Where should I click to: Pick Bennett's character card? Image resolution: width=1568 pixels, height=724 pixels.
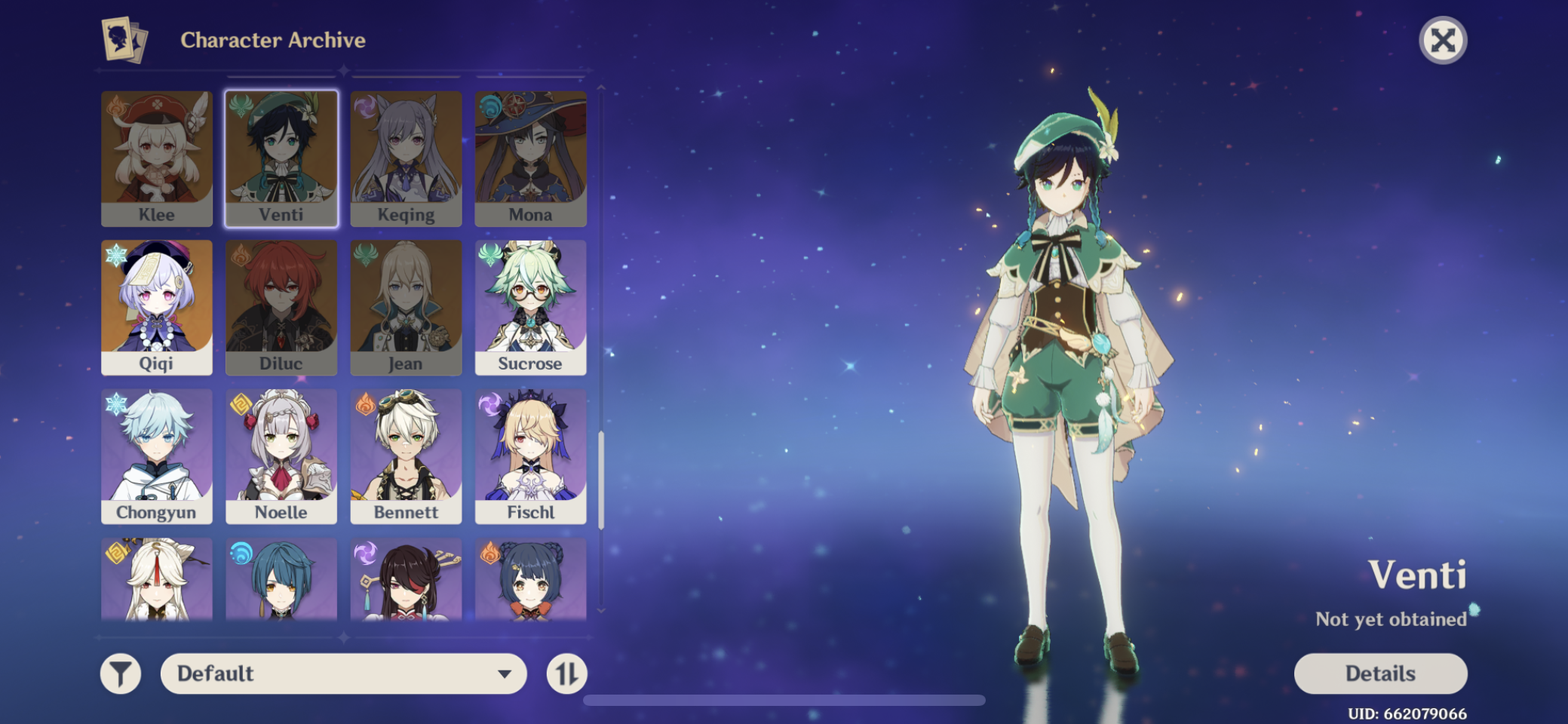pyautogui.click(x=406, y=456)
